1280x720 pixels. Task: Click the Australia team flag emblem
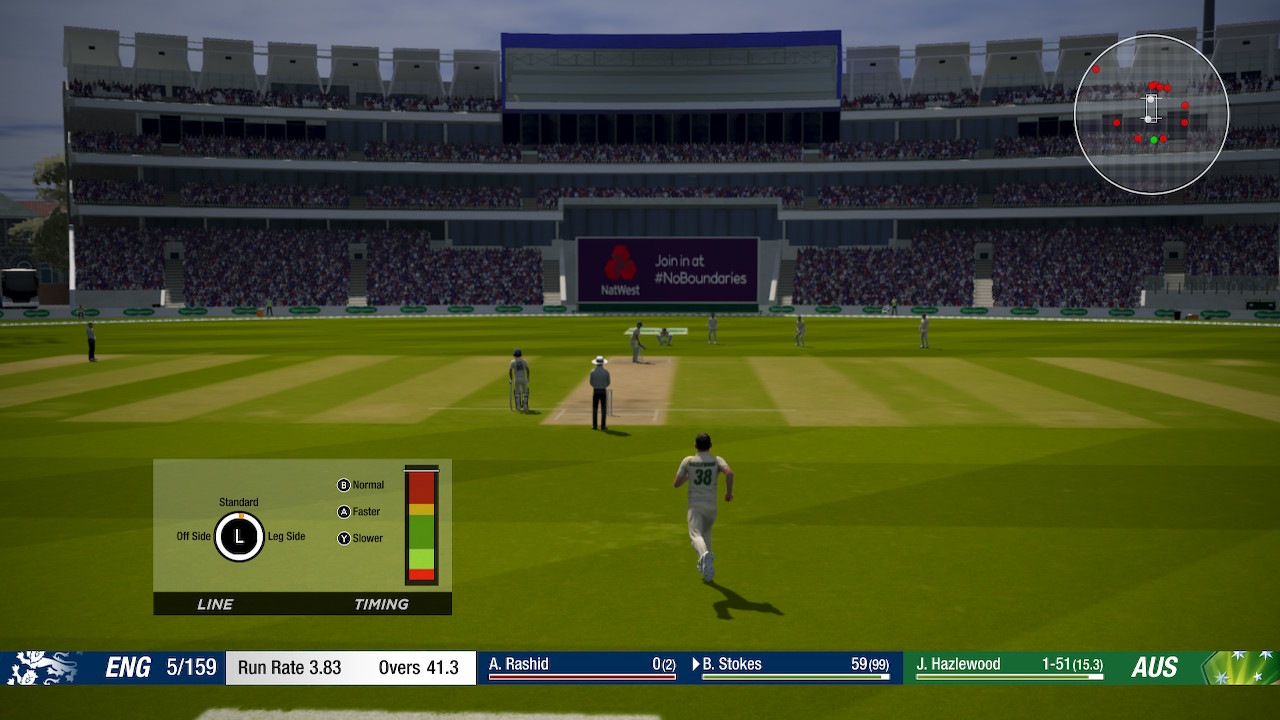[x=1240, y=667]
